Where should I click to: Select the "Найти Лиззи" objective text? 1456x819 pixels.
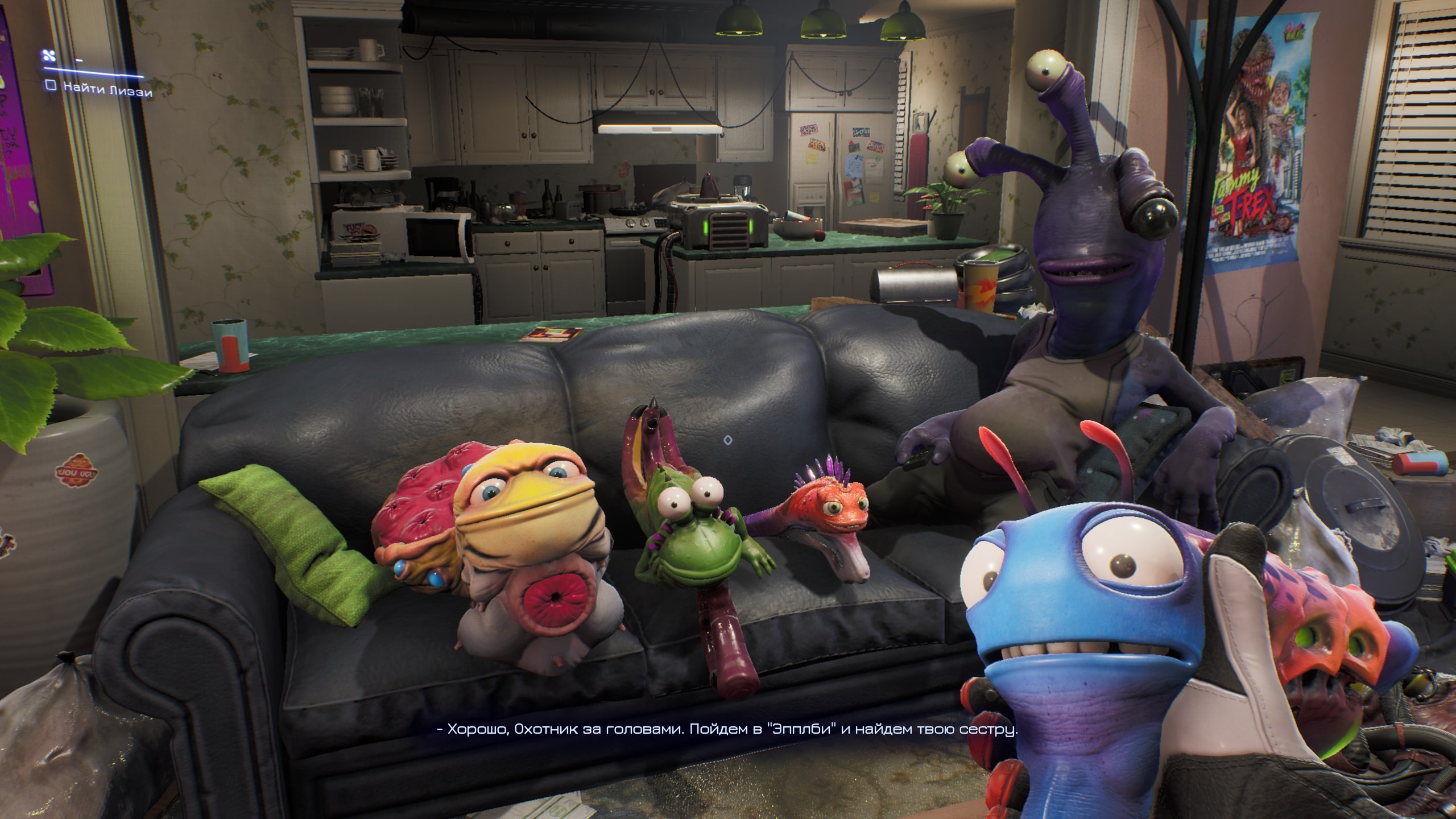click(x=107, y=89)
